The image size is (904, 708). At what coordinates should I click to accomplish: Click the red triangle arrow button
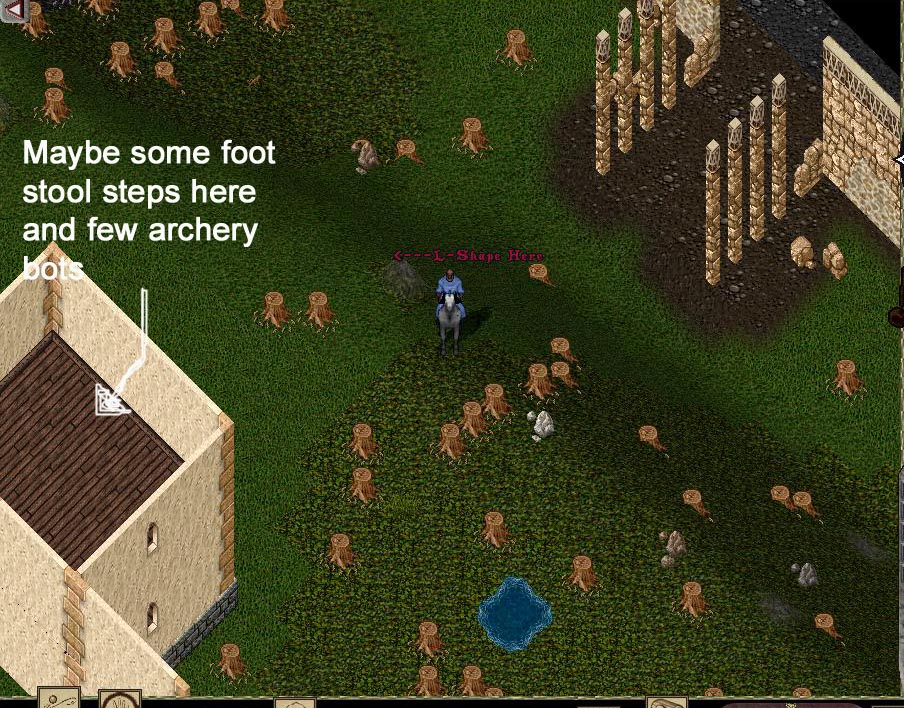pos(13,10)
